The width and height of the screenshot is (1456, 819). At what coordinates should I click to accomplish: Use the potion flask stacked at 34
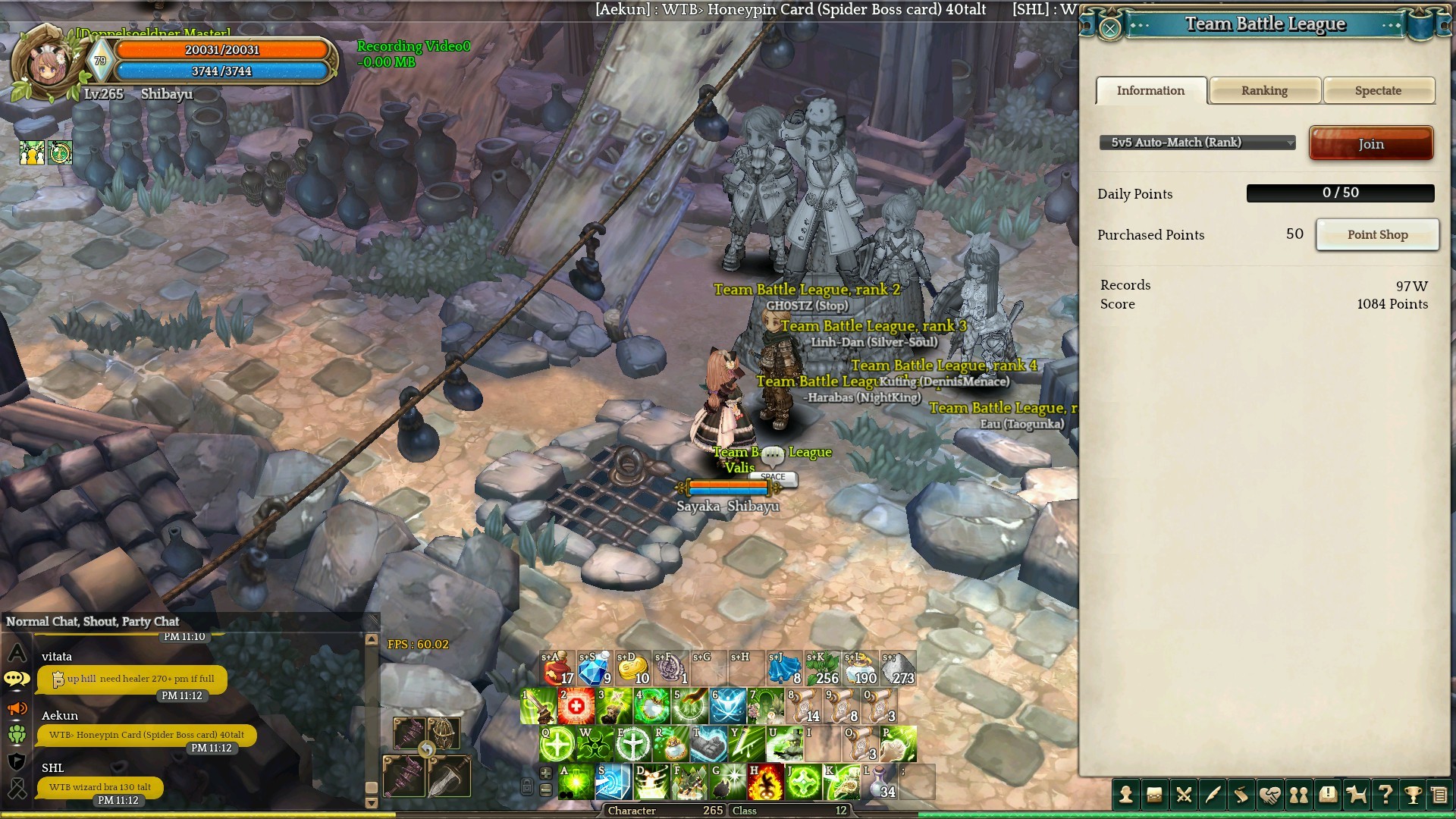[879, 782]
